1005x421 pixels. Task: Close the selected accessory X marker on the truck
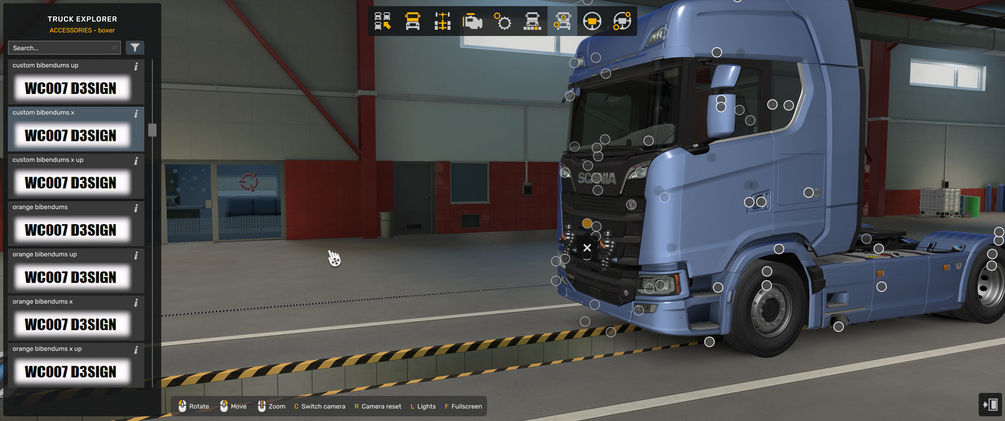[x=587, y=247]
